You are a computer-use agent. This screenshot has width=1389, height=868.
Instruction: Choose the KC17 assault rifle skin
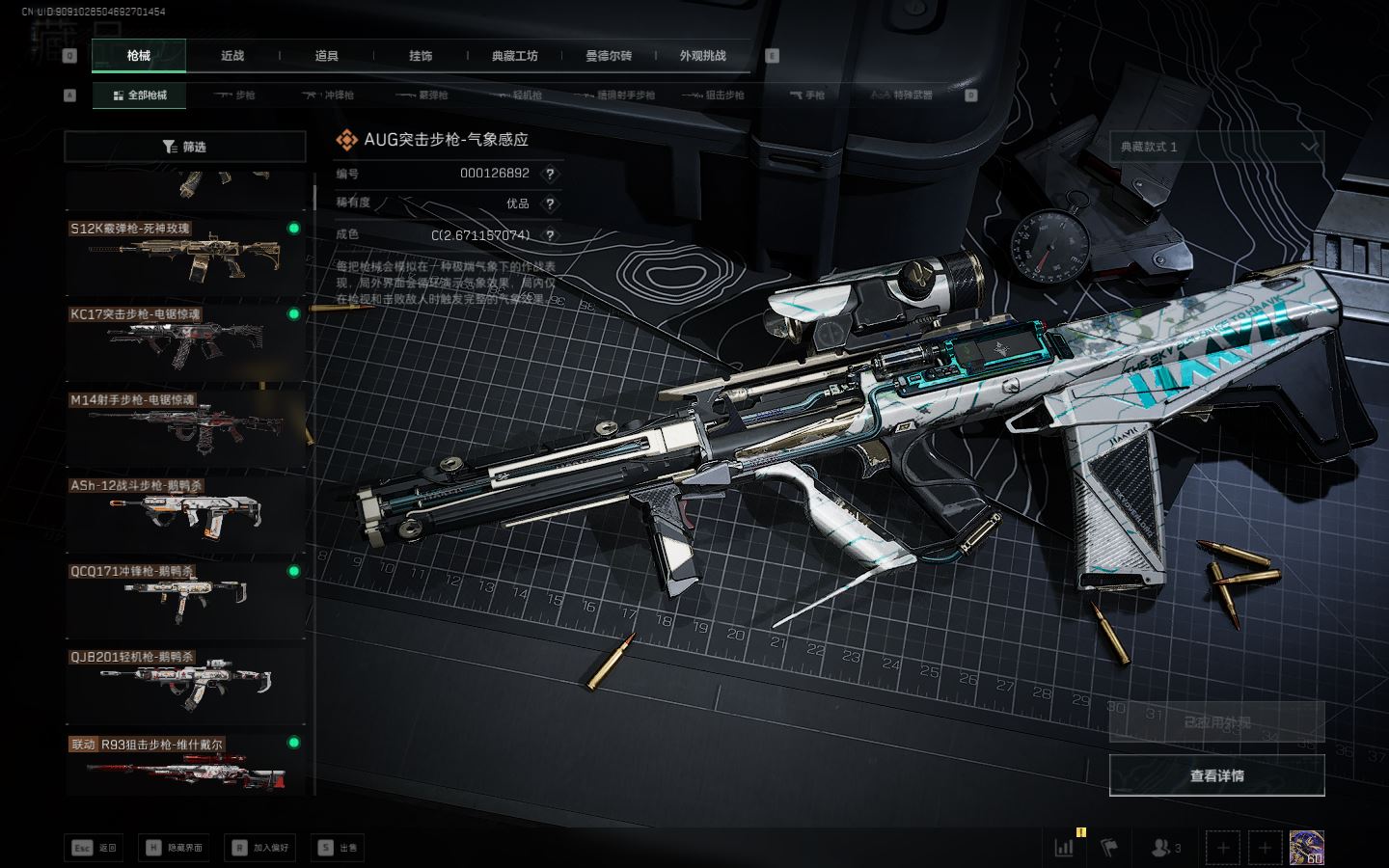coord(185,342)
